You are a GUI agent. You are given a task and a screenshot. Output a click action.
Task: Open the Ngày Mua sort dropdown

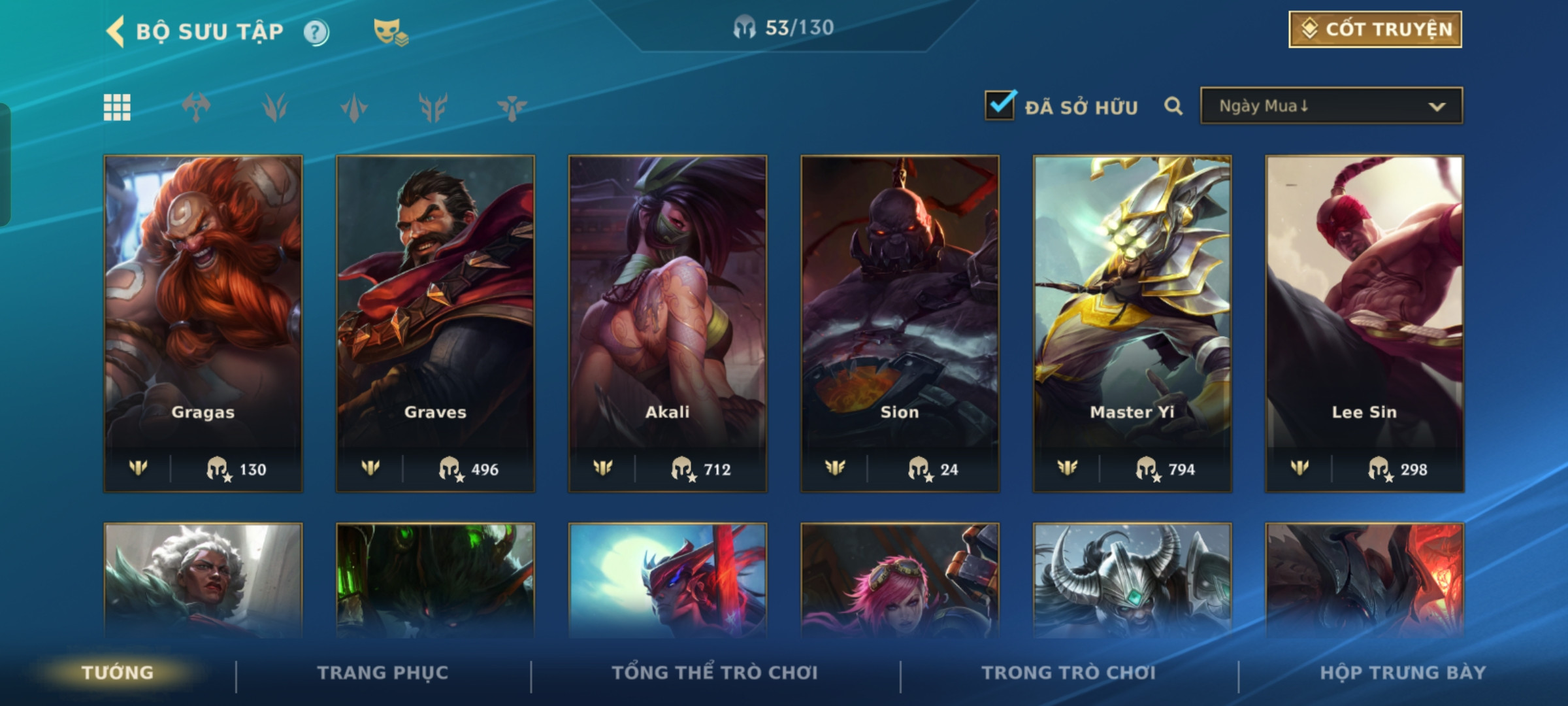point(1331,106)
